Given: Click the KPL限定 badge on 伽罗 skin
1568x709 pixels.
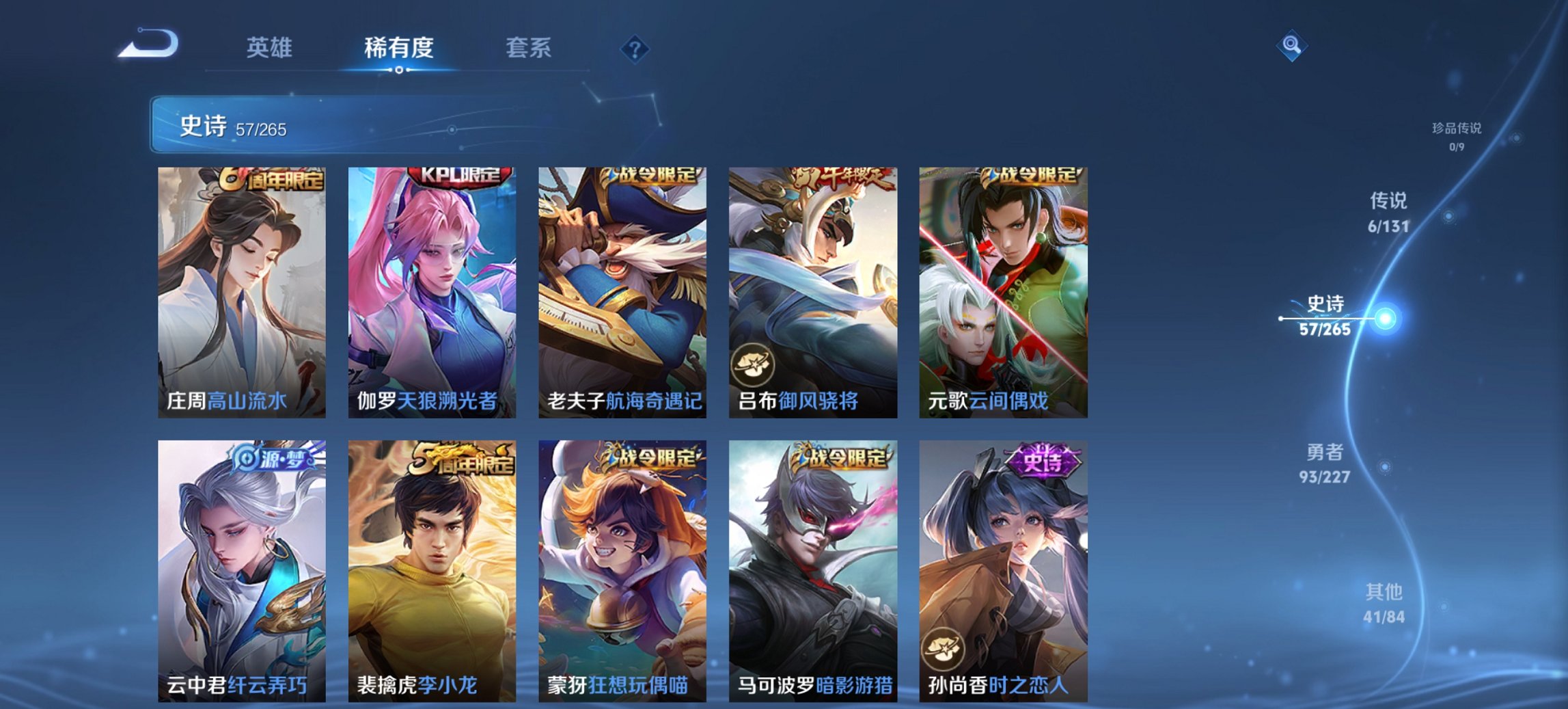Looking at the screenshot, I should (459, 177).
